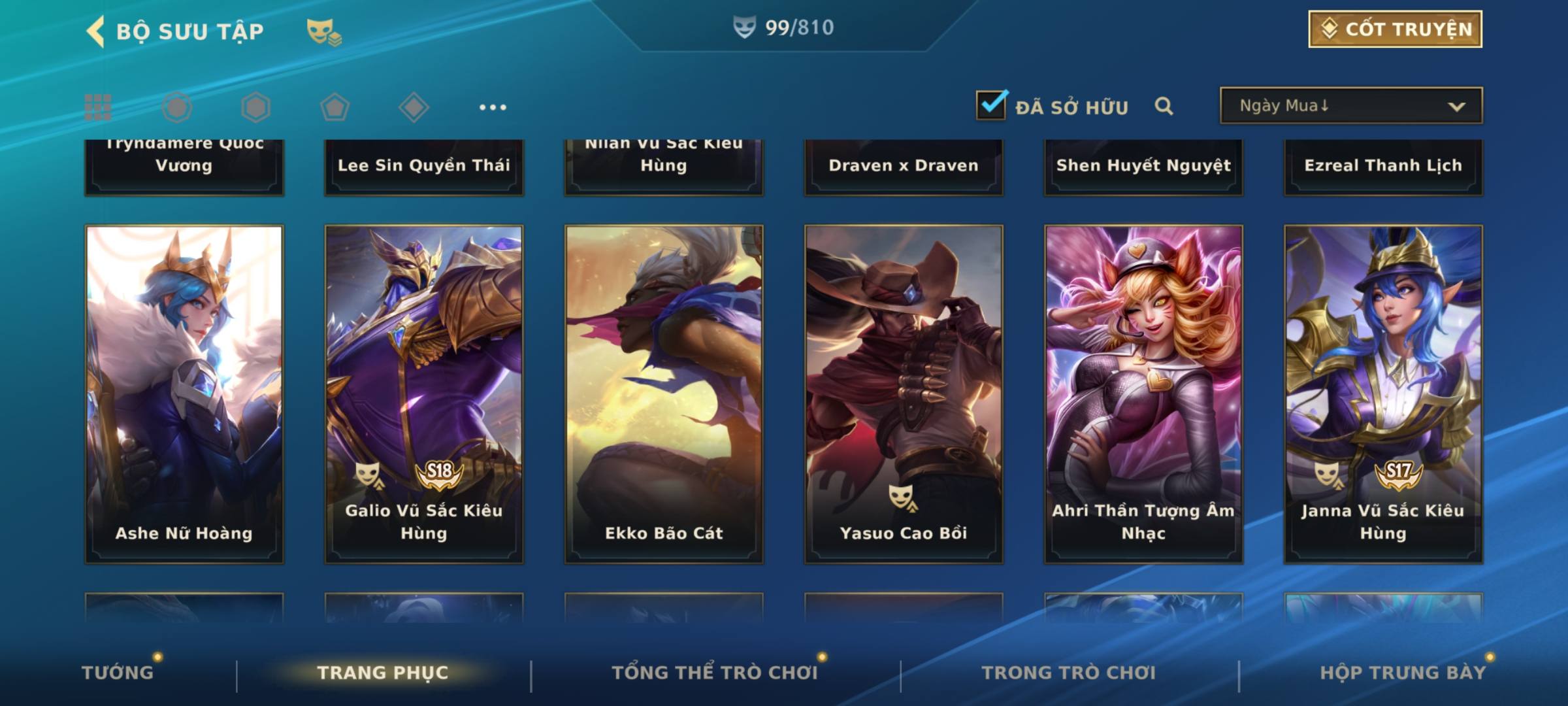
Task: Select the Ekko Bão Cát card
Action: pos(664,394)
